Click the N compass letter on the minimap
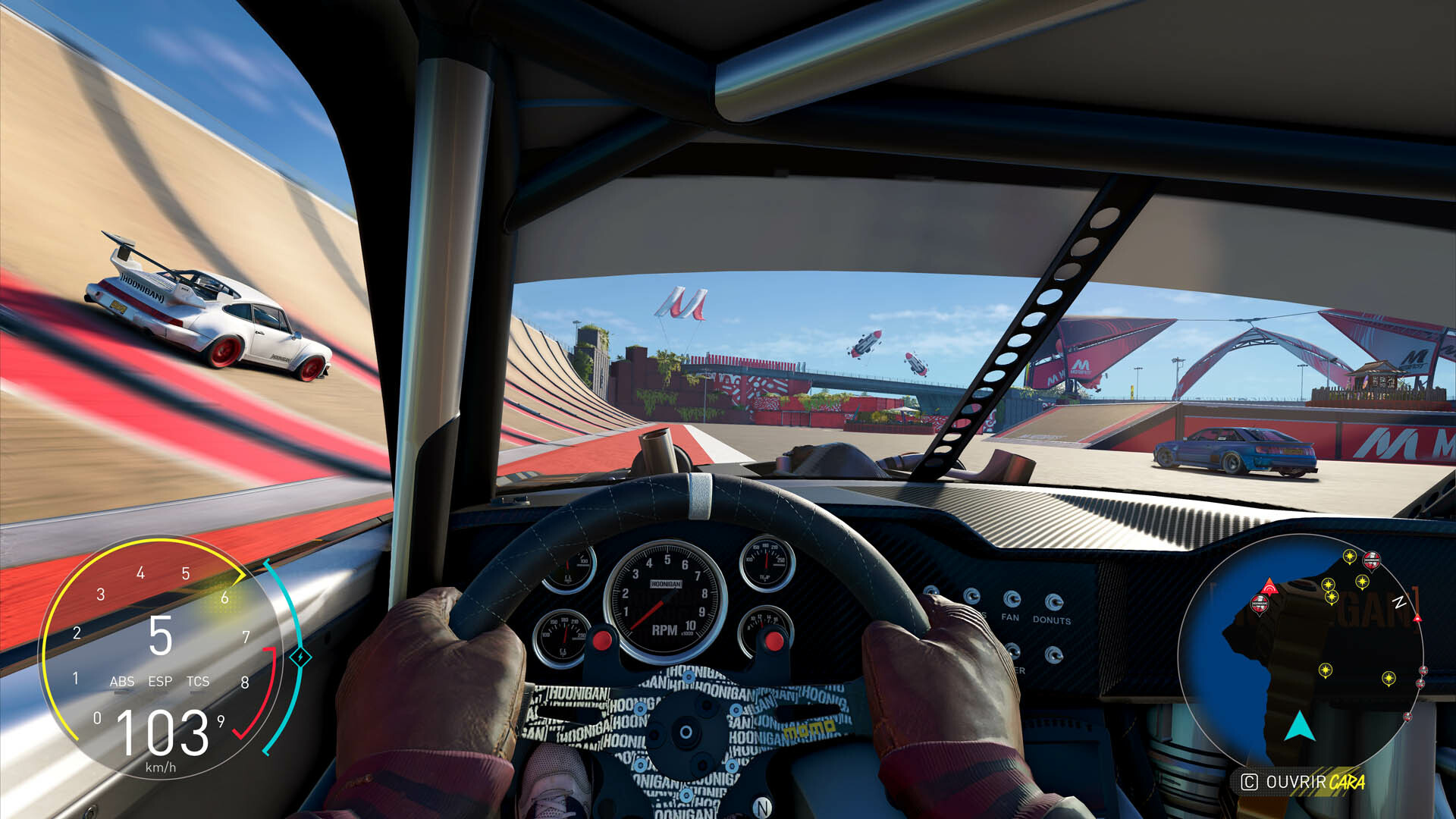Screen dimensions: 1456x819 1399,601
